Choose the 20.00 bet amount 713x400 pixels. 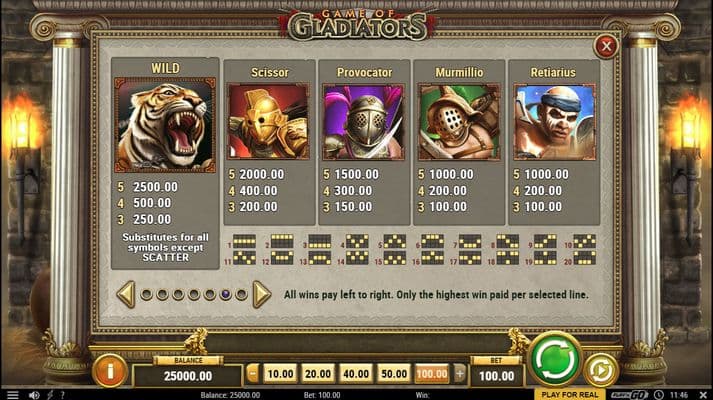pyautogui.click(x=317, y=373)
